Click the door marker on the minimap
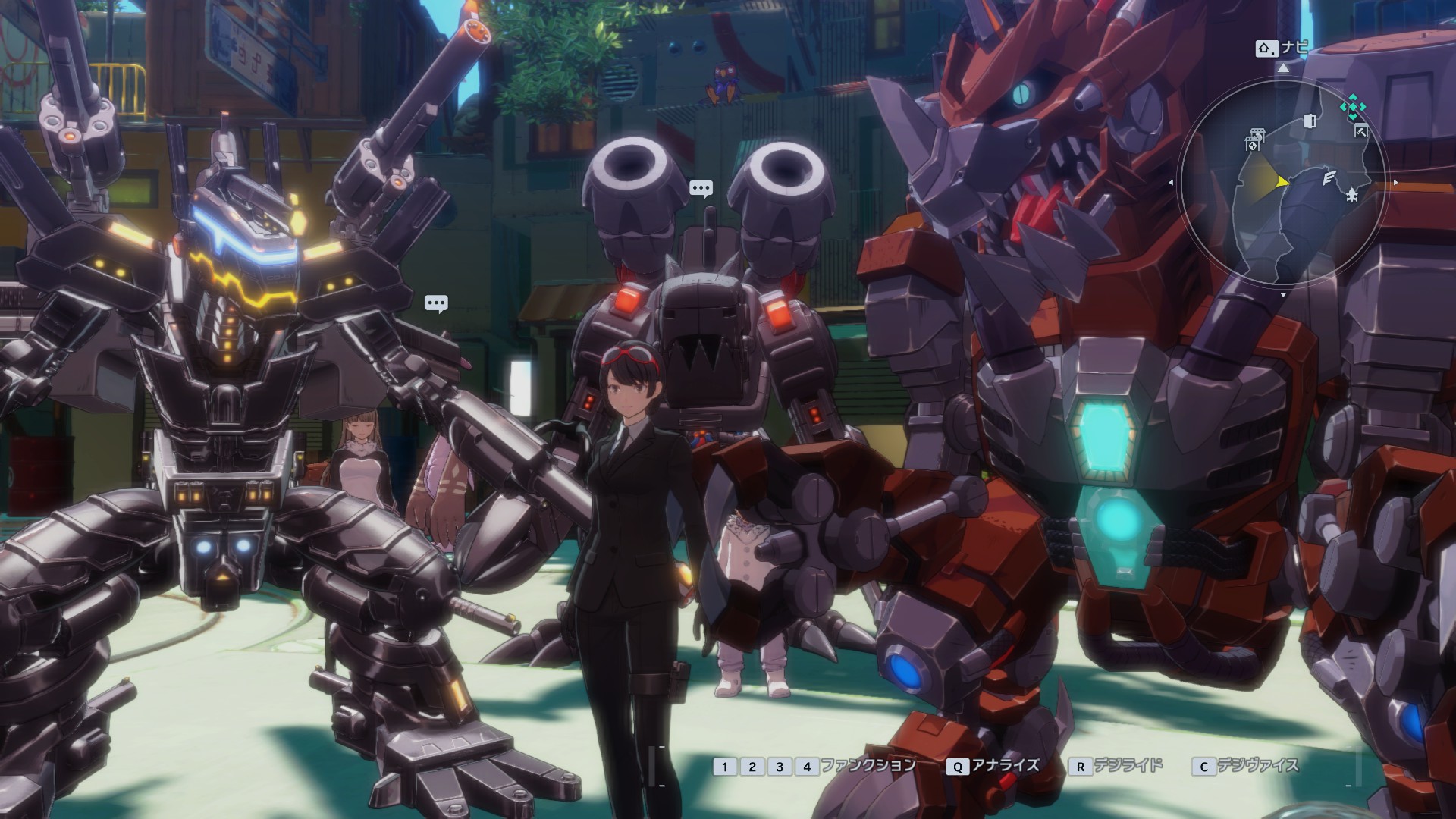This screenshot has width=1456, height=819. 1310,121
